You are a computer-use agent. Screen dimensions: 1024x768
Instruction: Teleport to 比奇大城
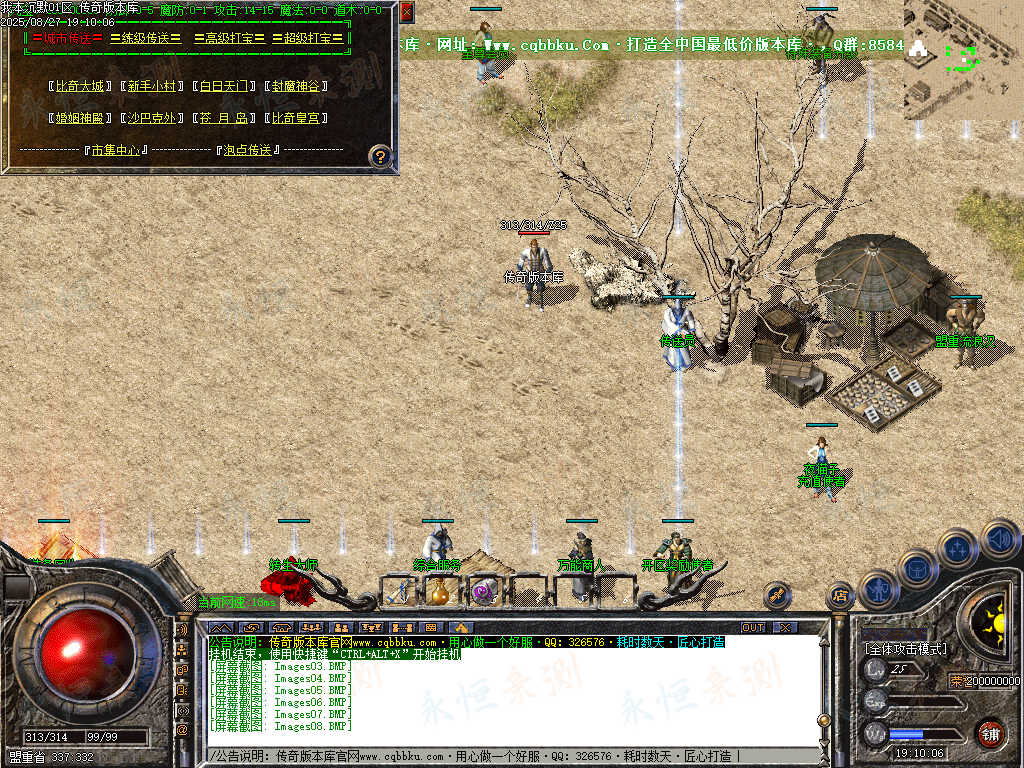(80, 86)
